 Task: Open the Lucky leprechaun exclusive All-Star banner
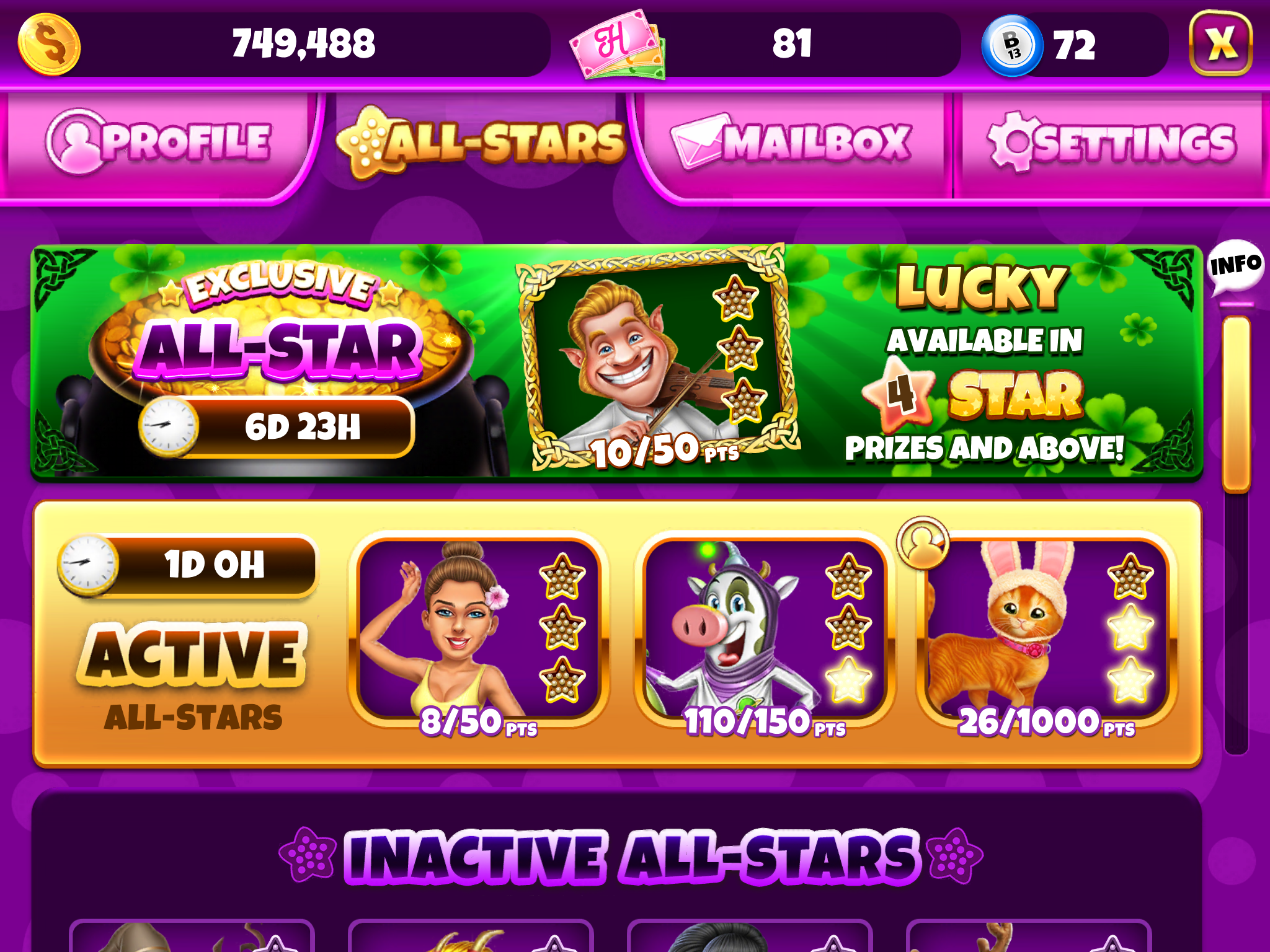(616, 361)
